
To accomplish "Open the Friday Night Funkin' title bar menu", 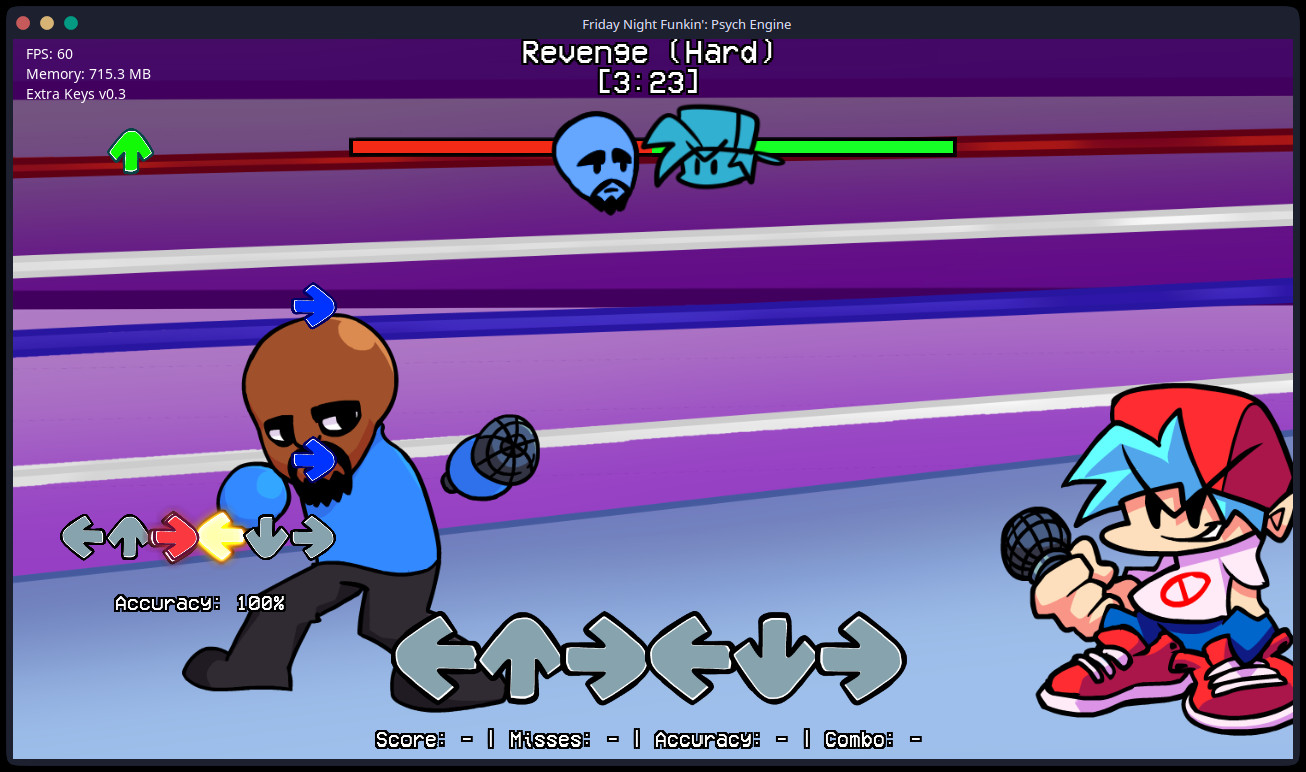I will coord(687,24).
